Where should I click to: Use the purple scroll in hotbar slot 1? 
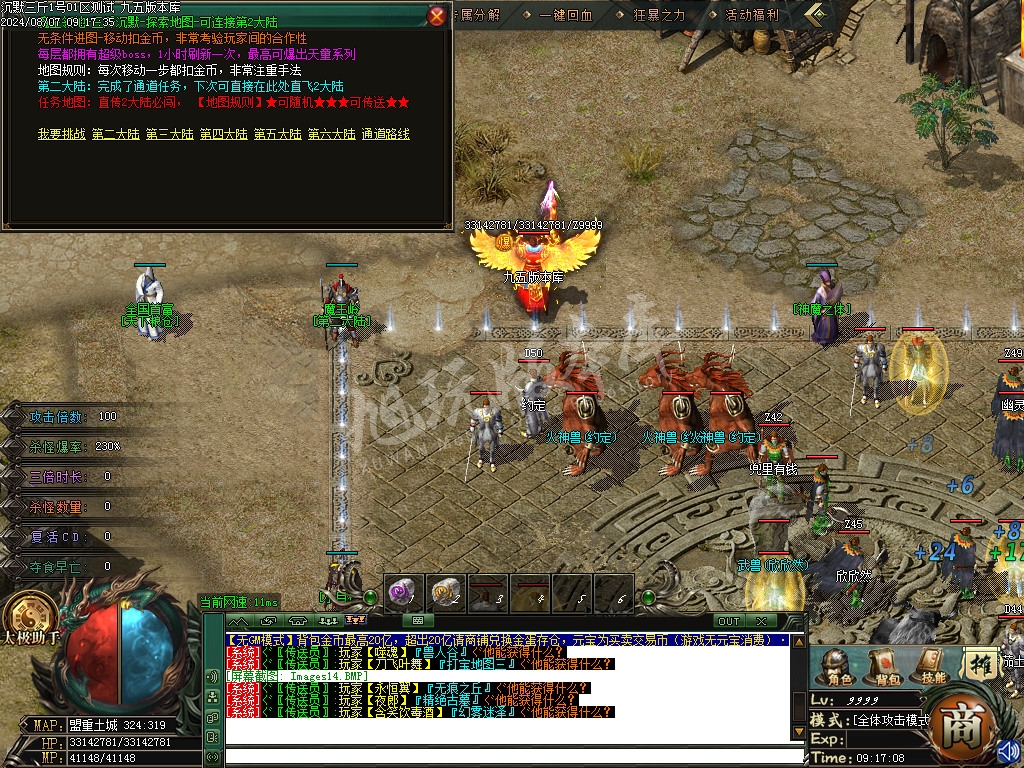(403, 593)
